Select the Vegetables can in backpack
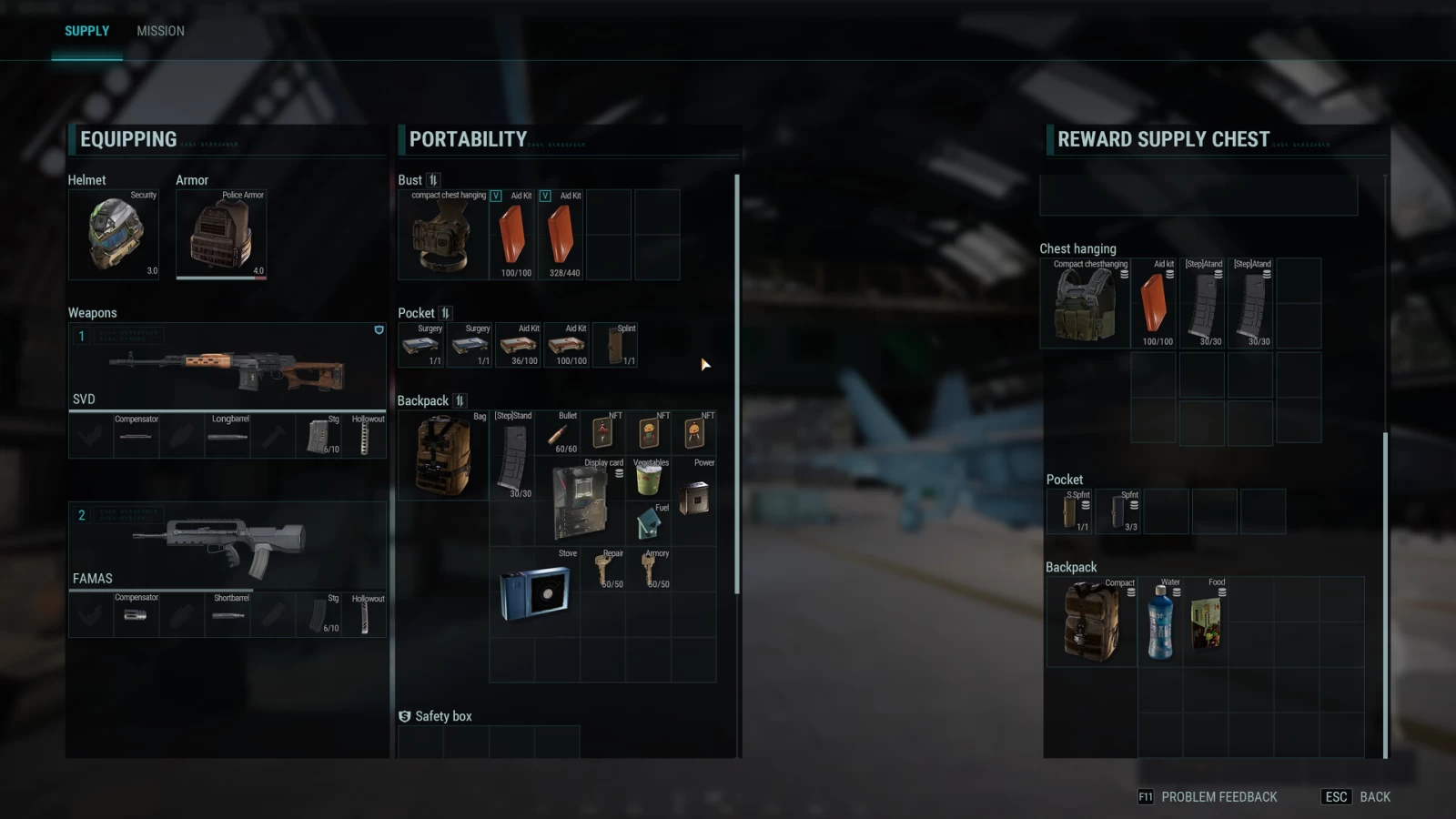The height and width of the screenshot is (819, 1456). point(648,479)
